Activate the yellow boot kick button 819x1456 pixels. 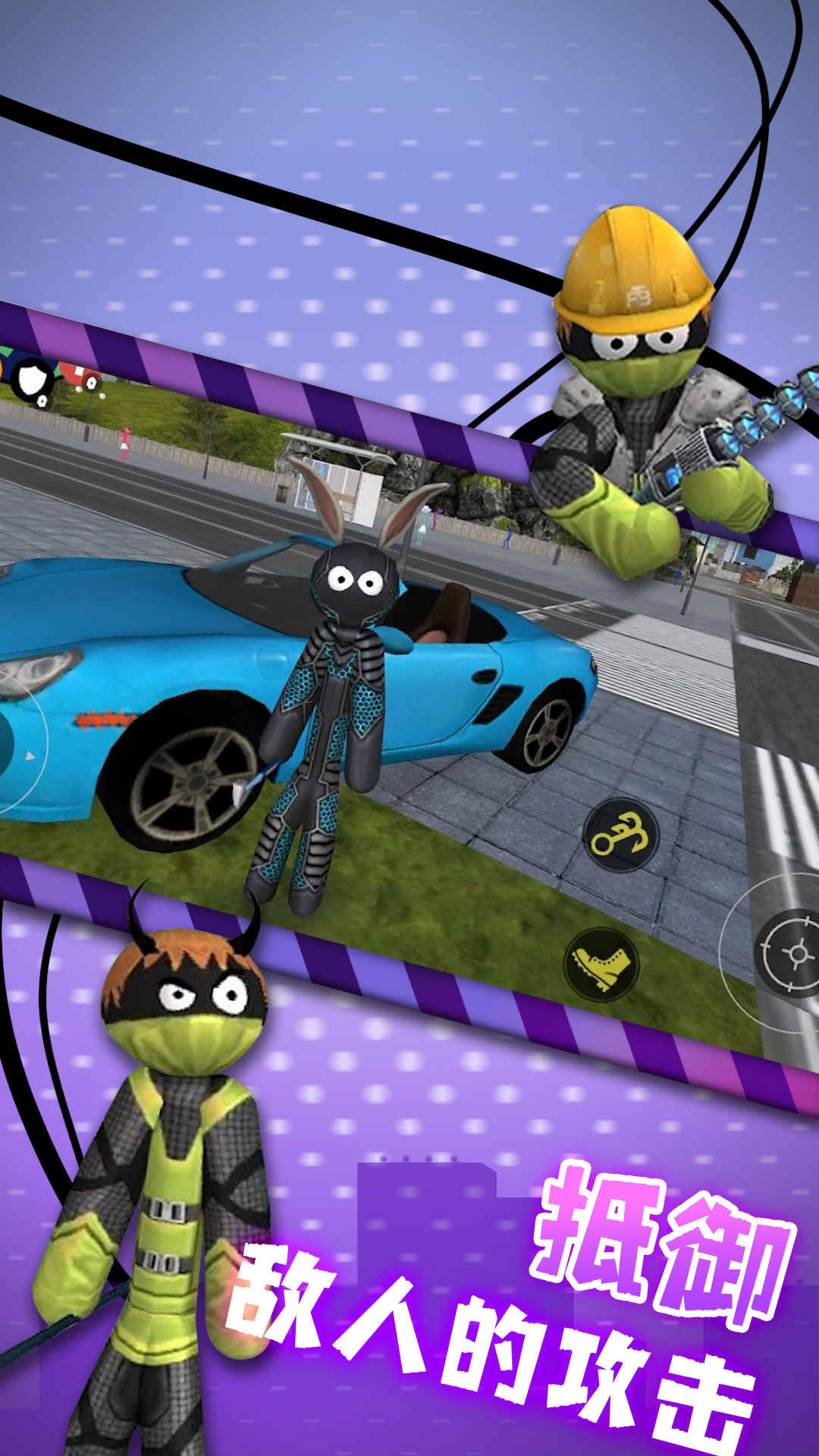601,965
